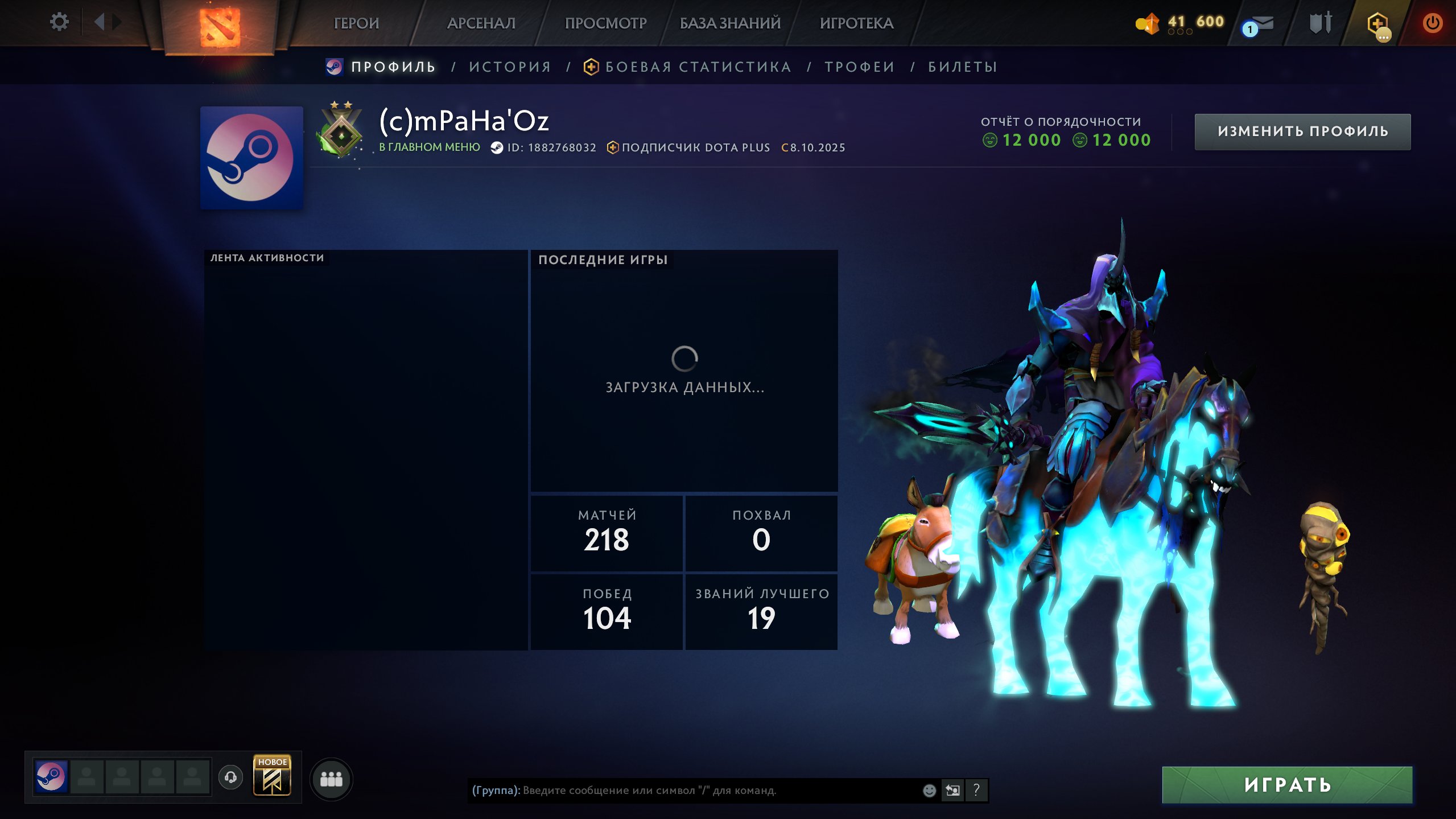Open the АРСЕНАЛ menu
This screenshot has width=1456, height=819.
[x=481, y=23]
